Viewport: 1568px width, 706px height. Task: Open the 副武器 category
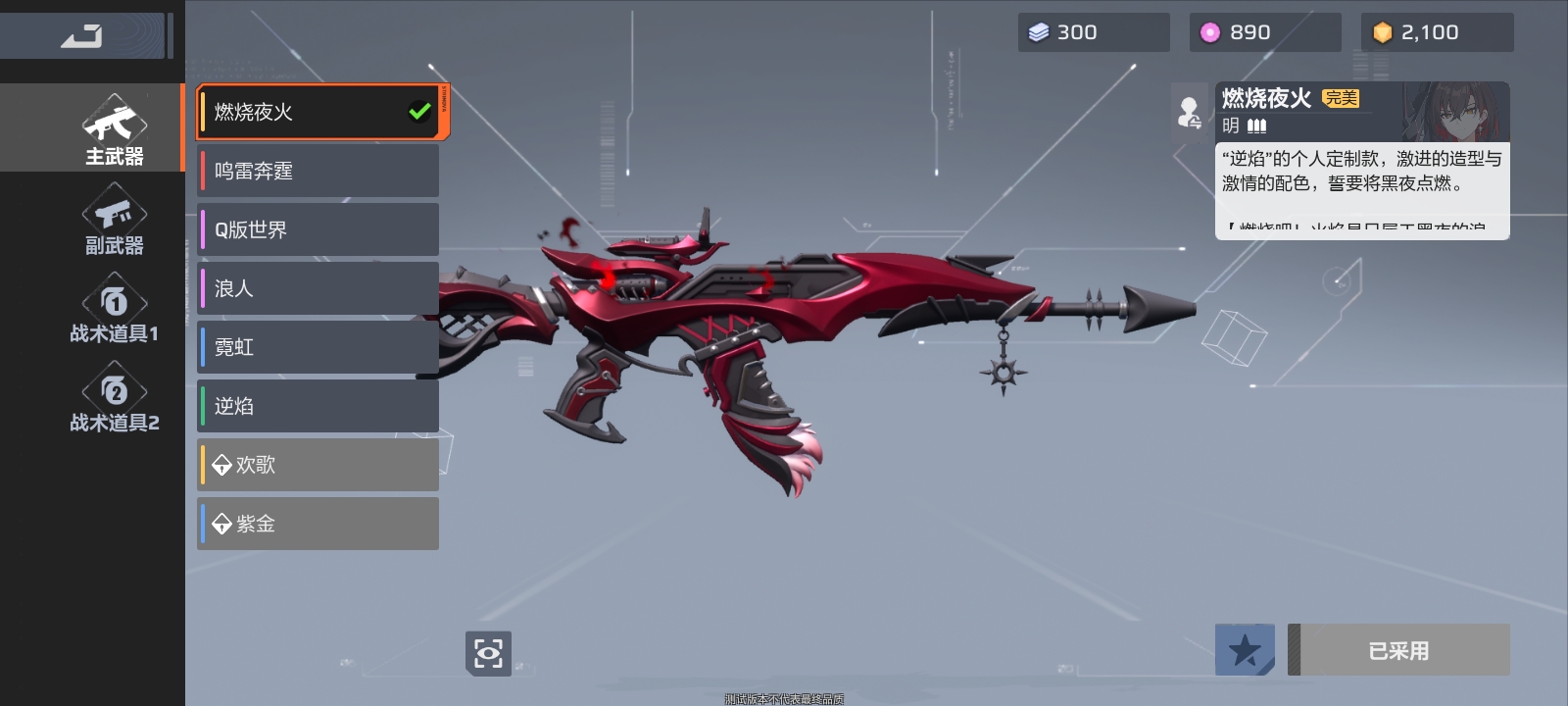click(114, 224)
